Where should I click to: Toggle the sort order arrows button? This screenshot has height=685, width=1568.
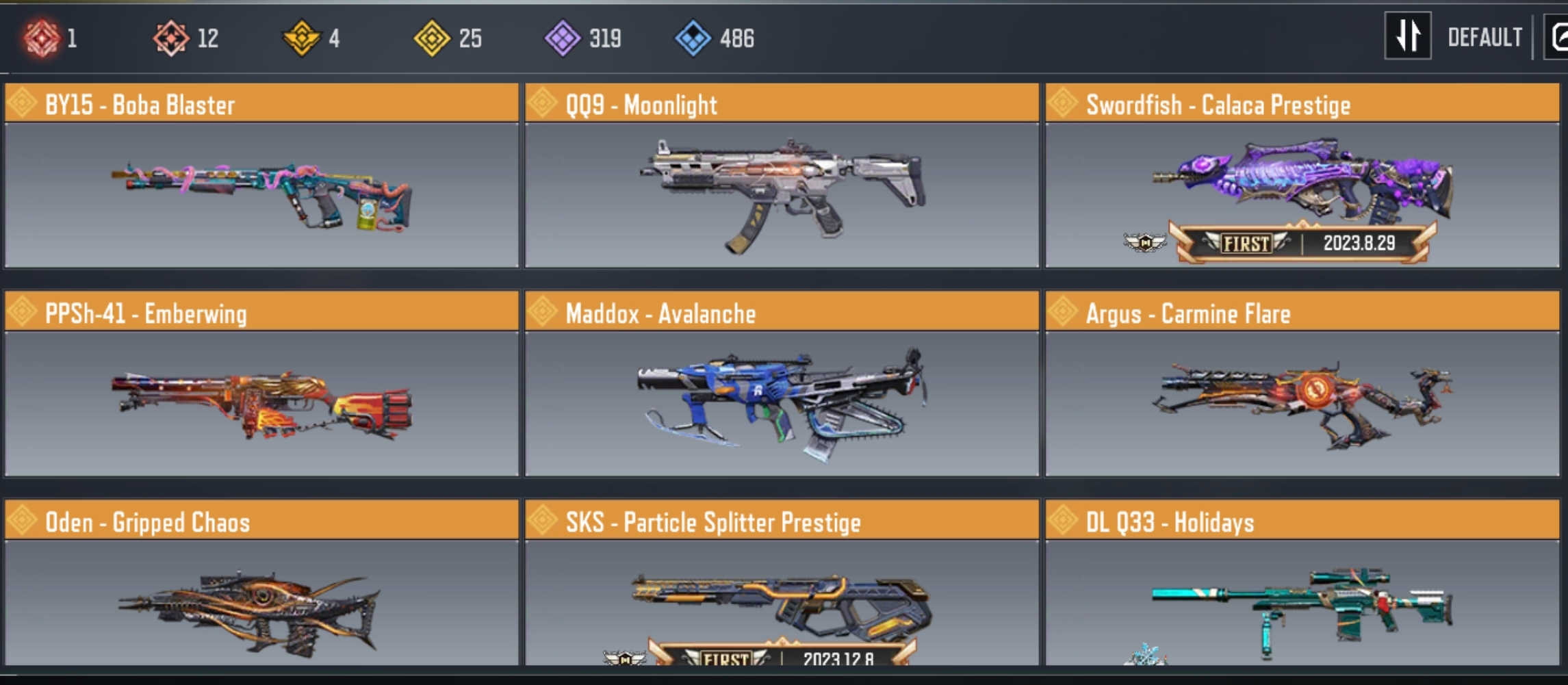point(1407,36)
